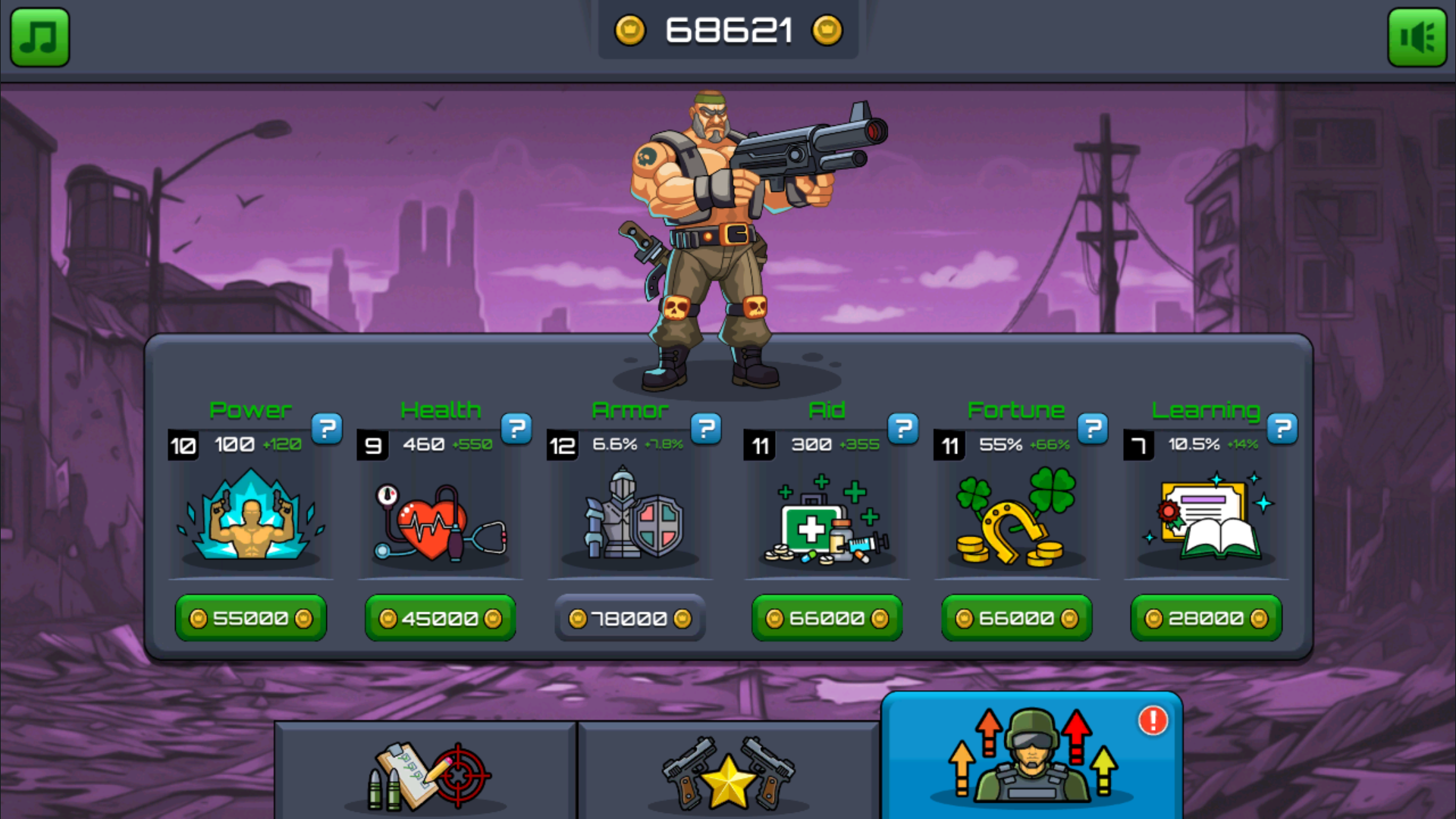1456x819 pixels.
Task: Toggle the green music note button
Action: coord(39,37)
